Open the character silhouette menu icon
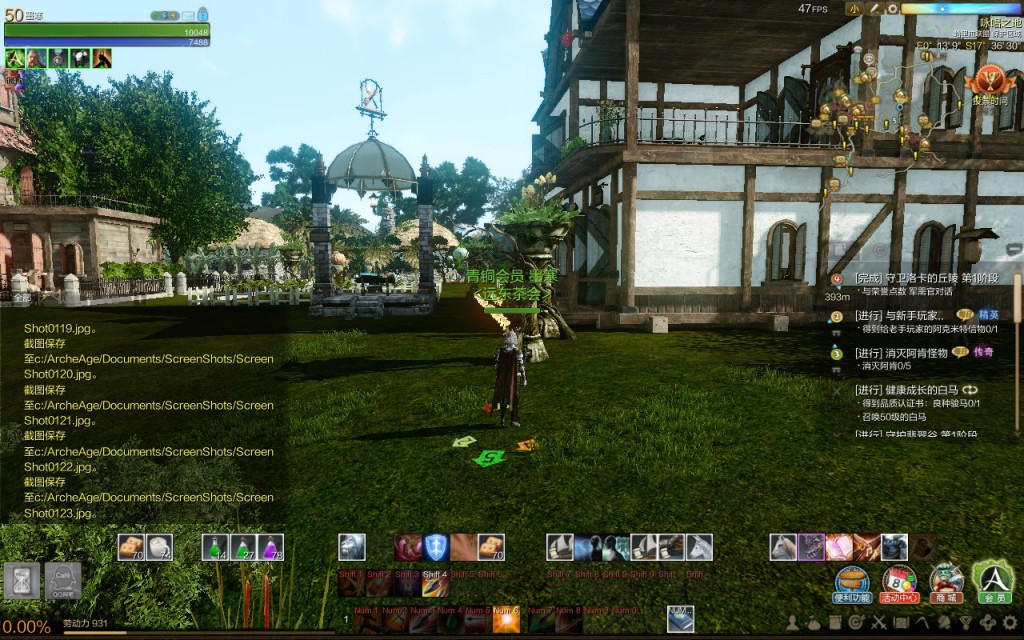Screen dimensions: 1024x640 [792, 623]
